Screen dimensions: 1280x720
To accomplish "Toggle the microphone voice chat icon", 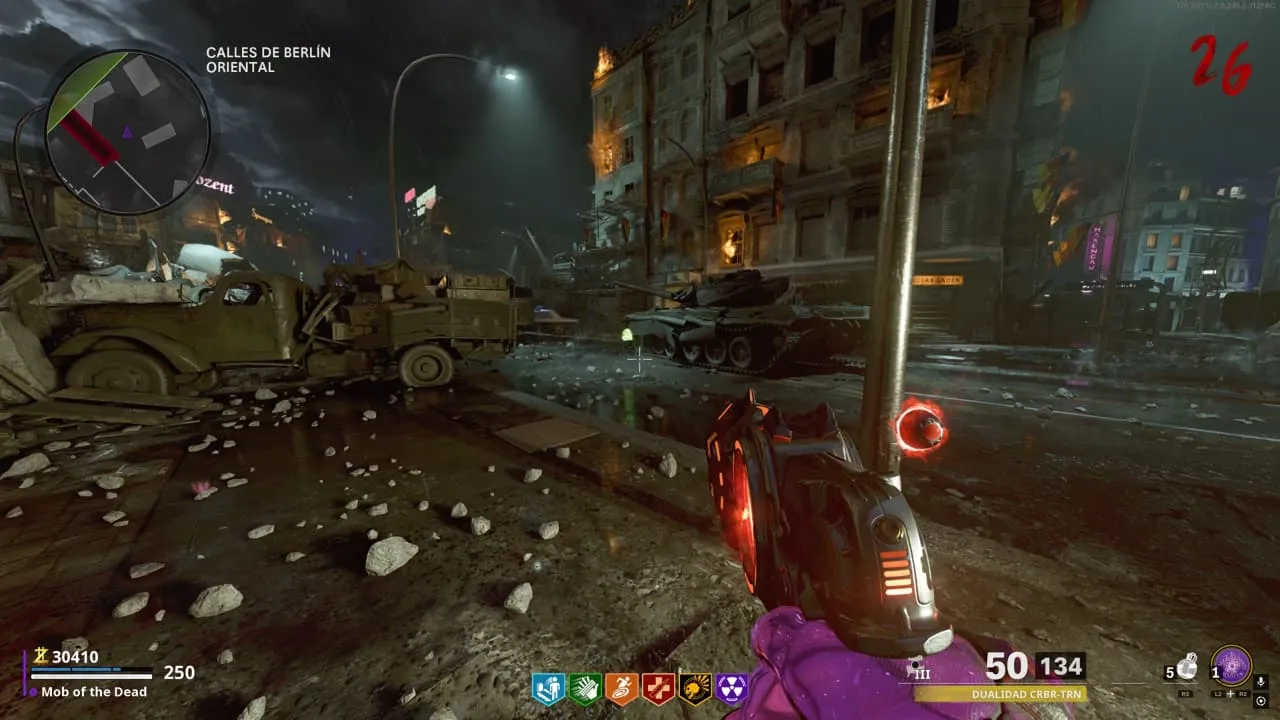I will [x=1261, y=682].
